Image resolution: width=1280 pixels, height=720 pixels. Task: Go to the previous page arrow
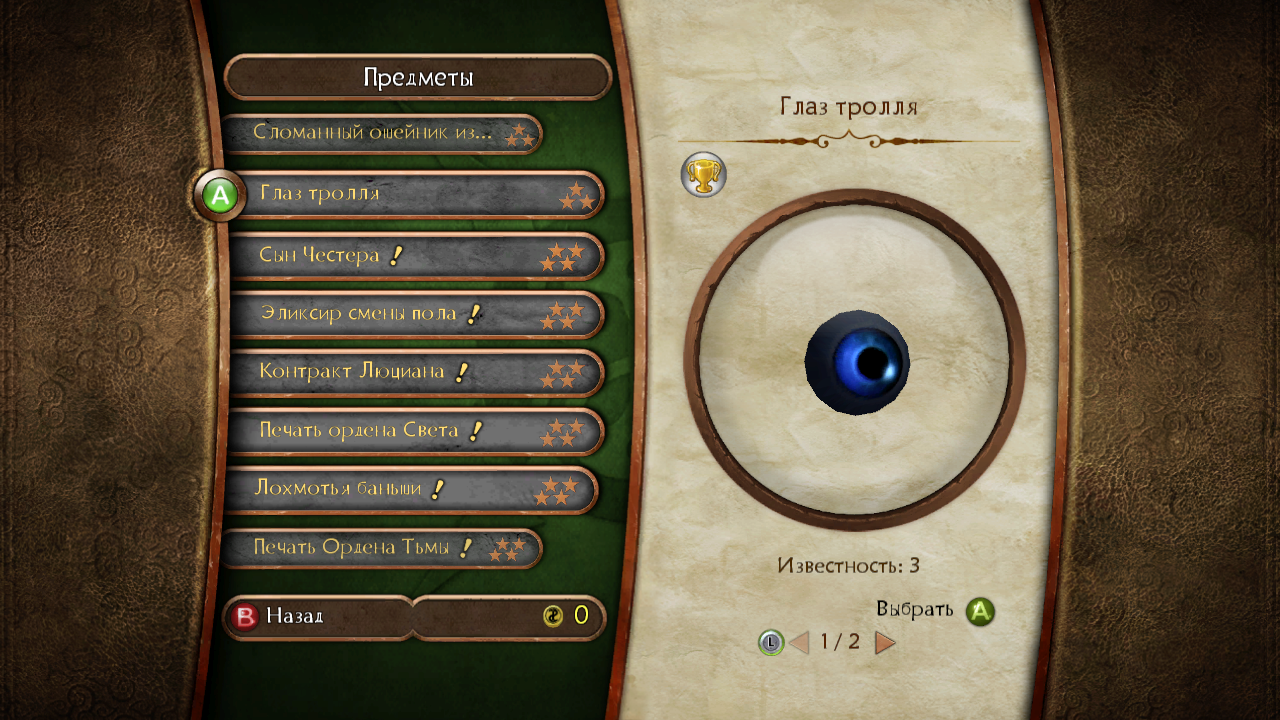[799, 642]
